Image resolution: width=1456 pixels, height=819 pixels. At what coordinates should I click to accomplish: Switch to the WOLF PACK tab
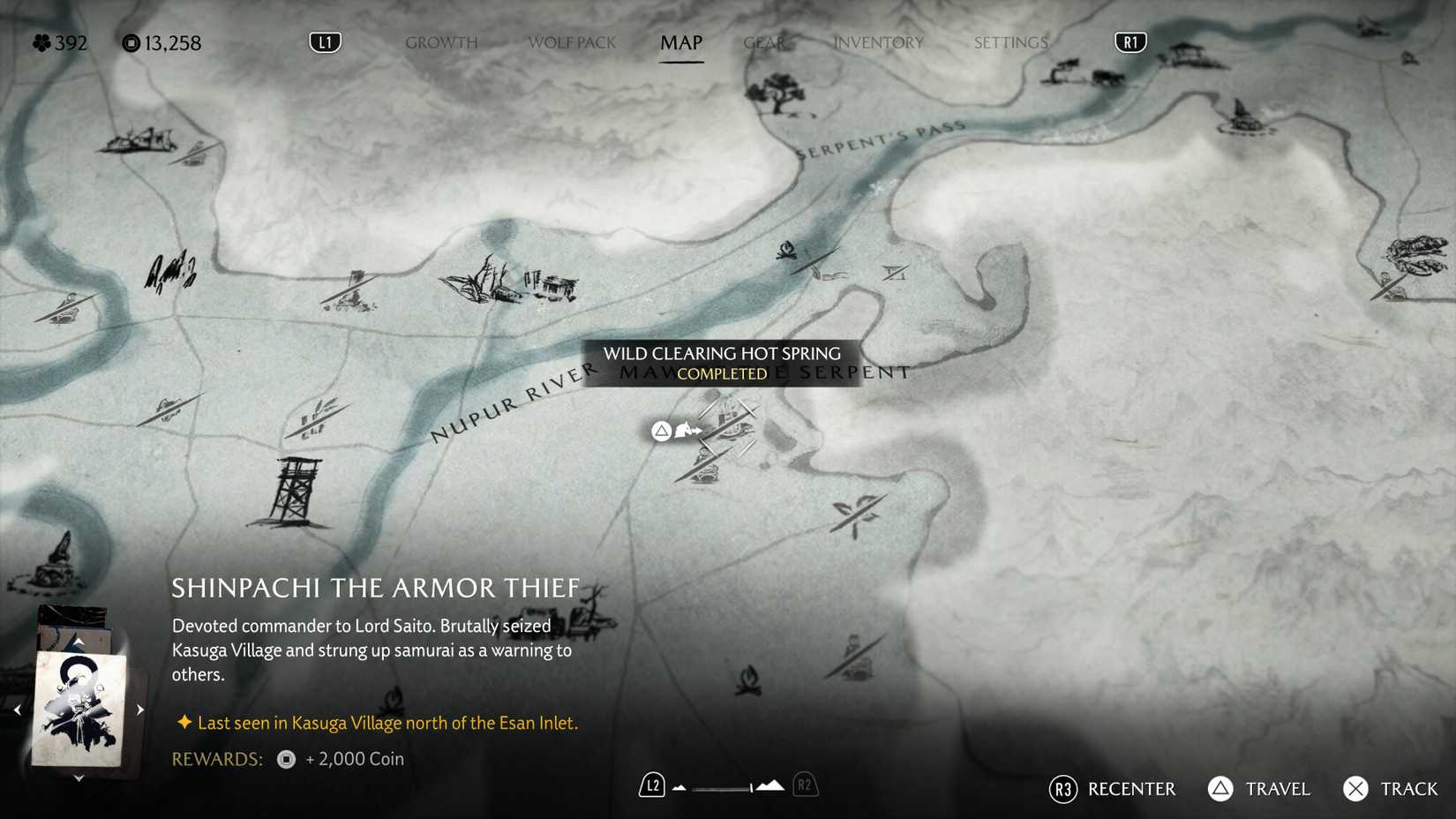pos(571,41)
